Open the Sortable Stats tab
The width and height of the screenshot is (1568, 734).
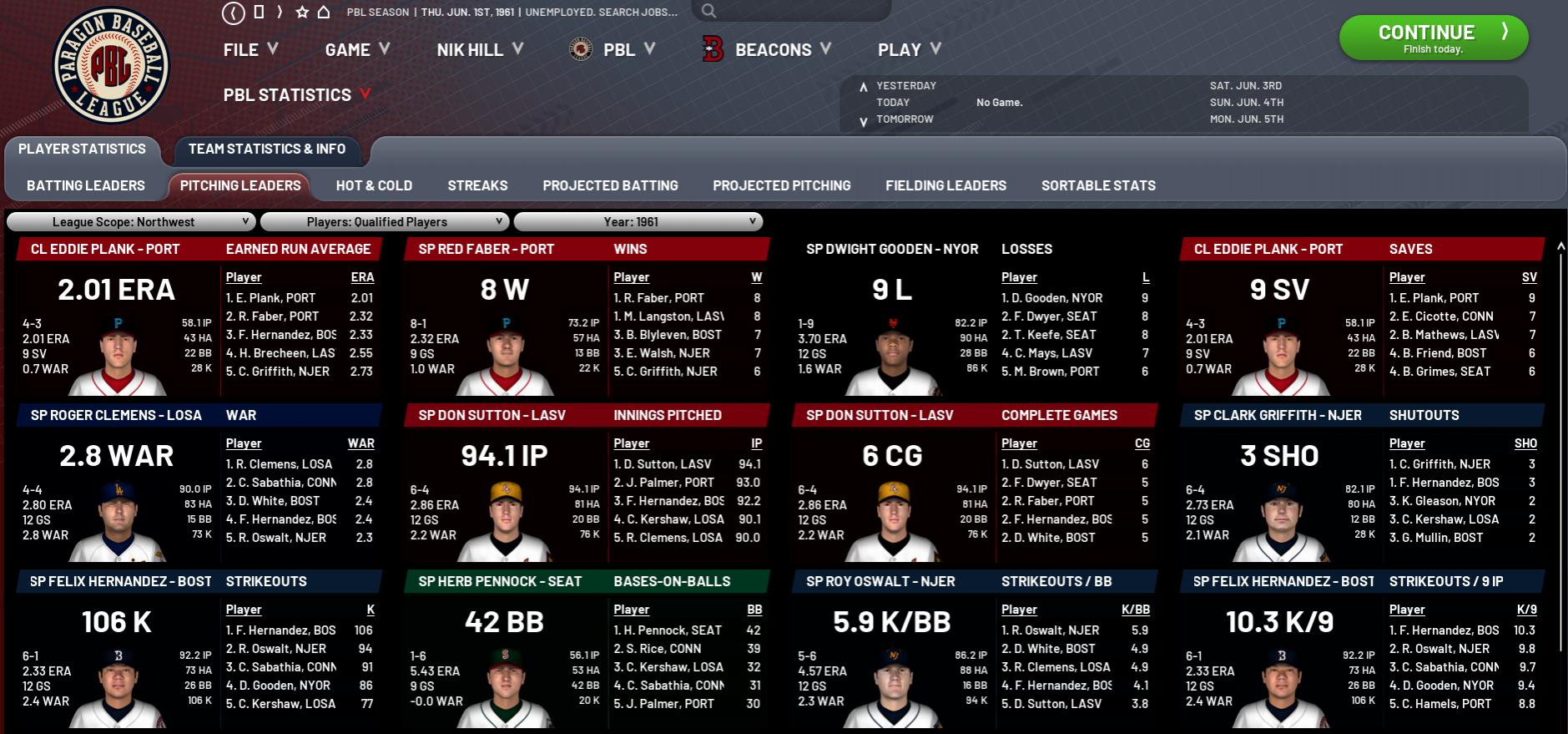pyautogui.click(x=1098, y=185)
